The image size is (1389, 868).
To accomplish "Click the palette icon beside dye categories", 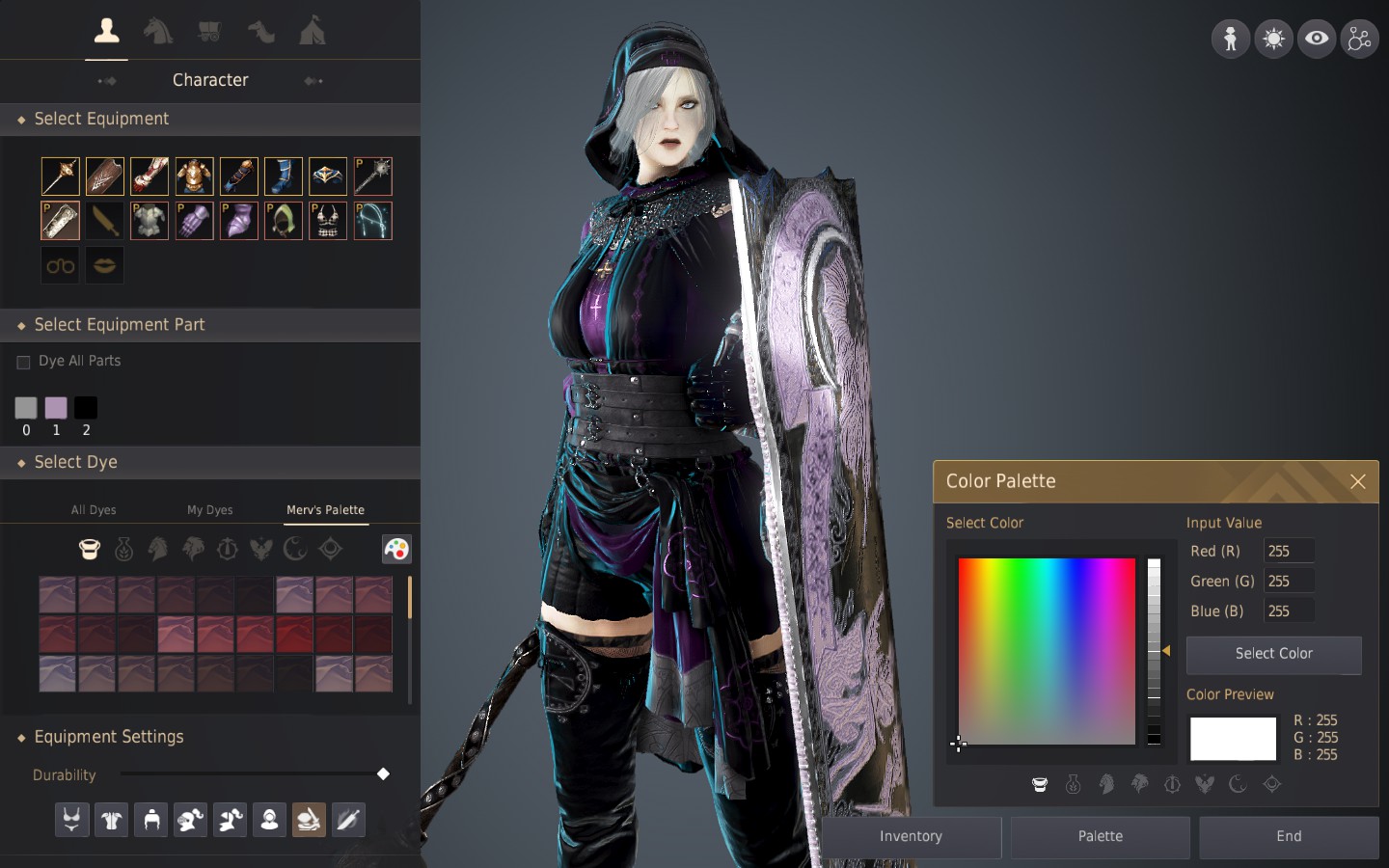I will coord(396,549).
